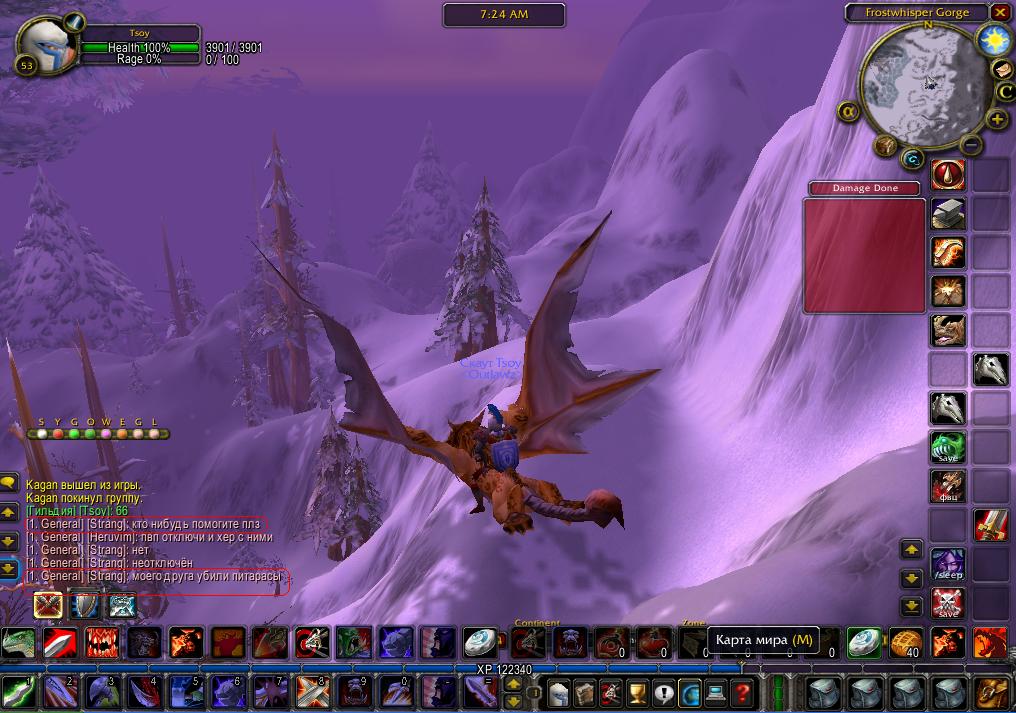Switch to the battle stance icon

click(x=48, y=605)
